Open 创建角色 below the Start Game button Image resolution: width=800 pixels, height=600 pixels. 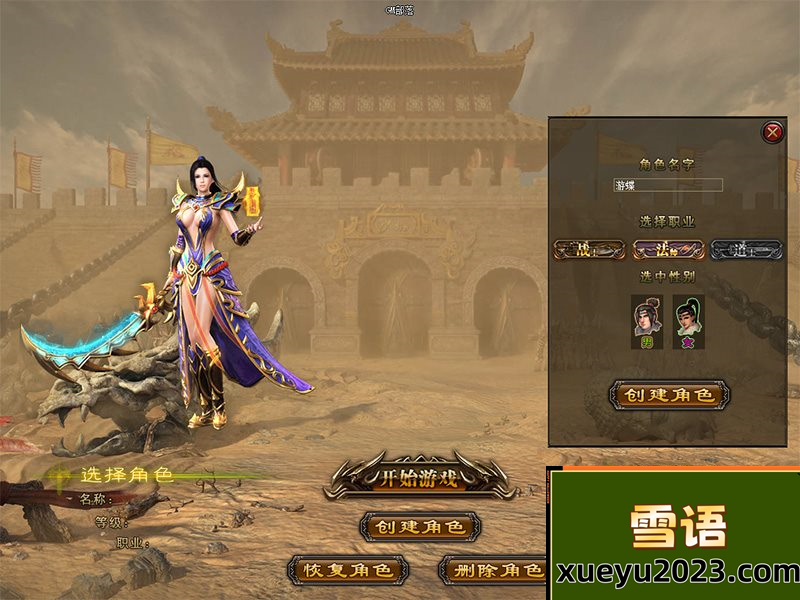tap(418, 526)
